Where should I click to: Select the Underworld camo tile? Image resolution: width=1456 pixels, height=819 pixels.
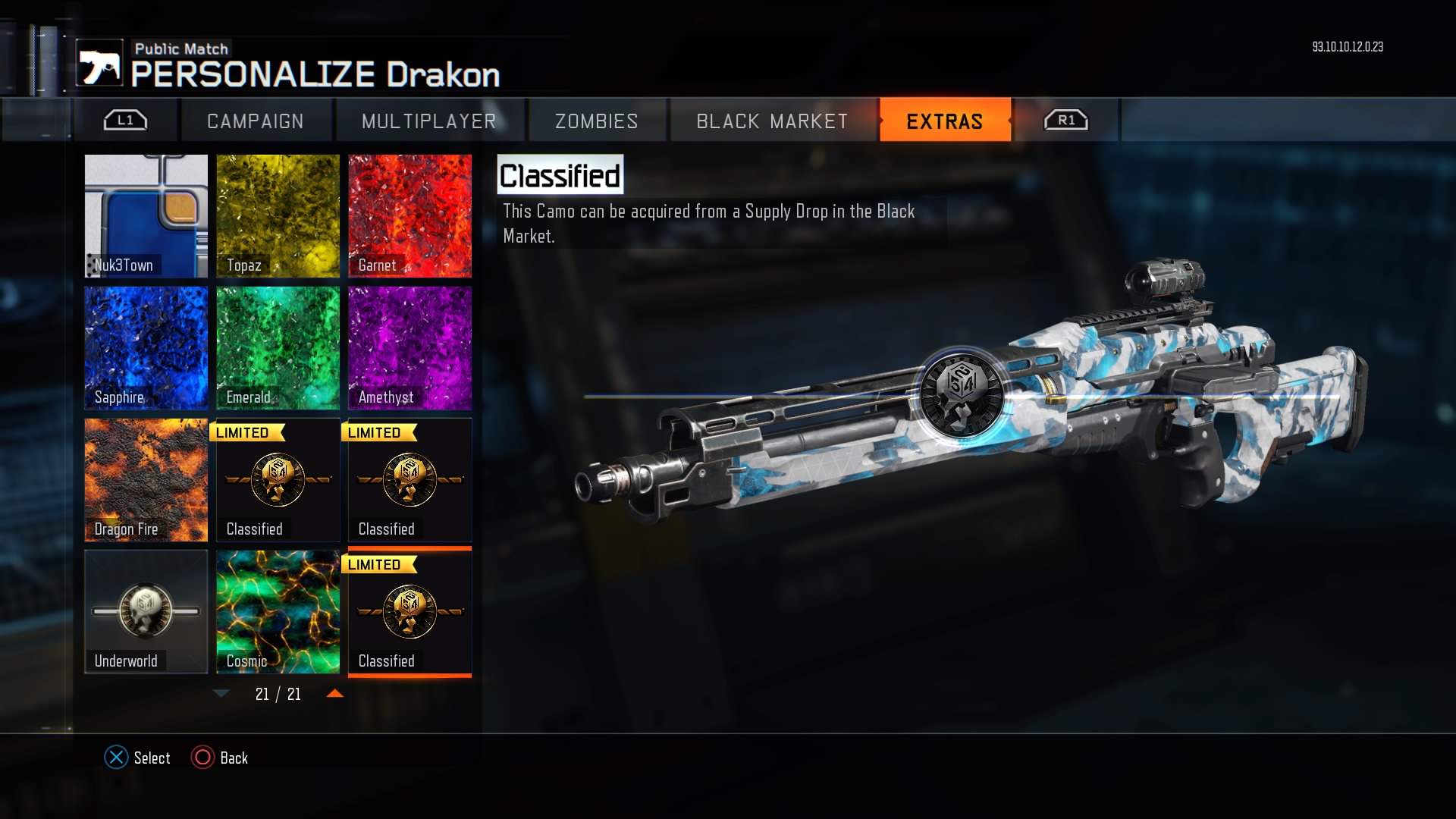(146, 612)
